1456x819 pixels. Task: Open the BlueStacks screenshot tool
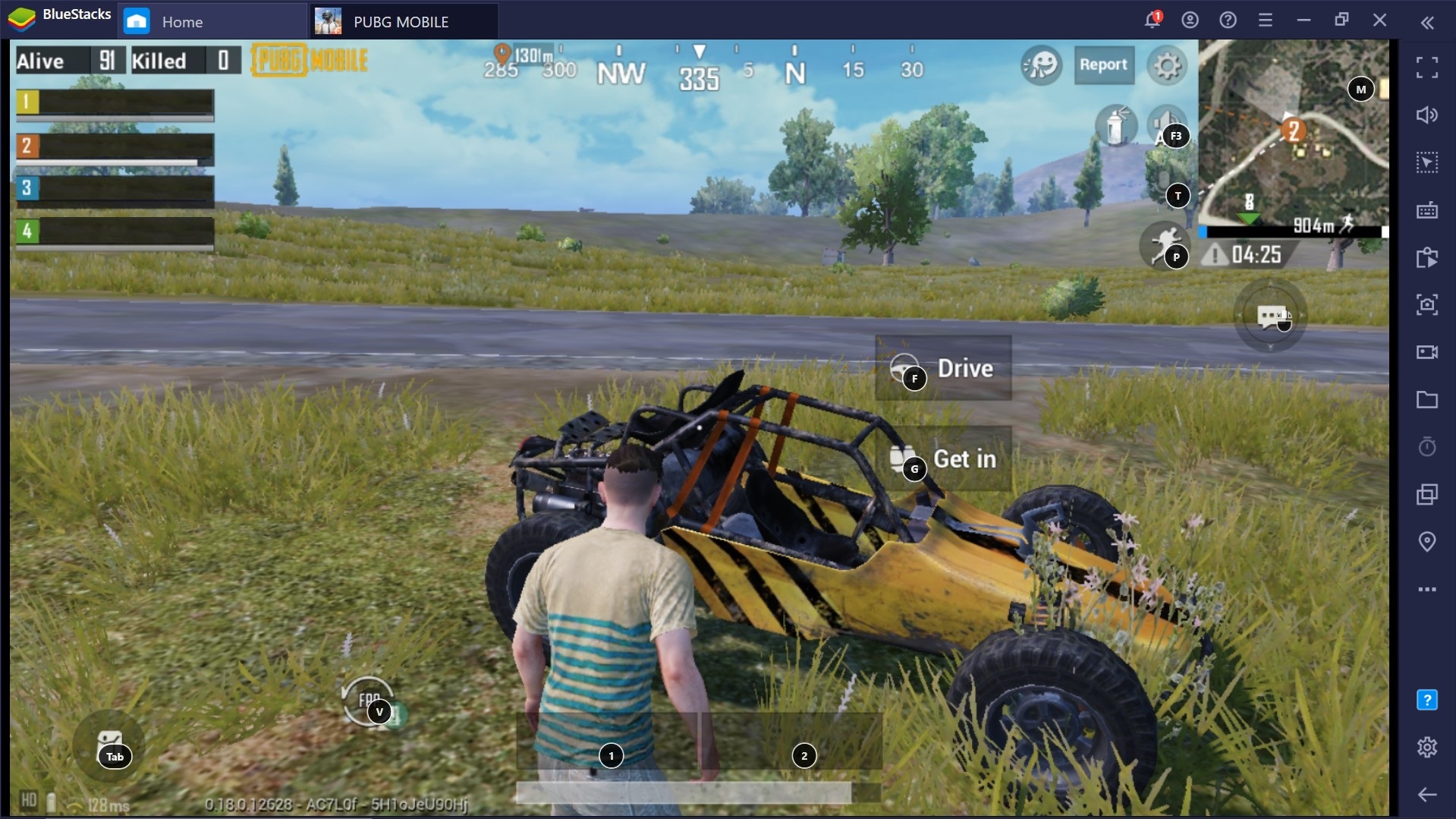tap(1427, 305)
